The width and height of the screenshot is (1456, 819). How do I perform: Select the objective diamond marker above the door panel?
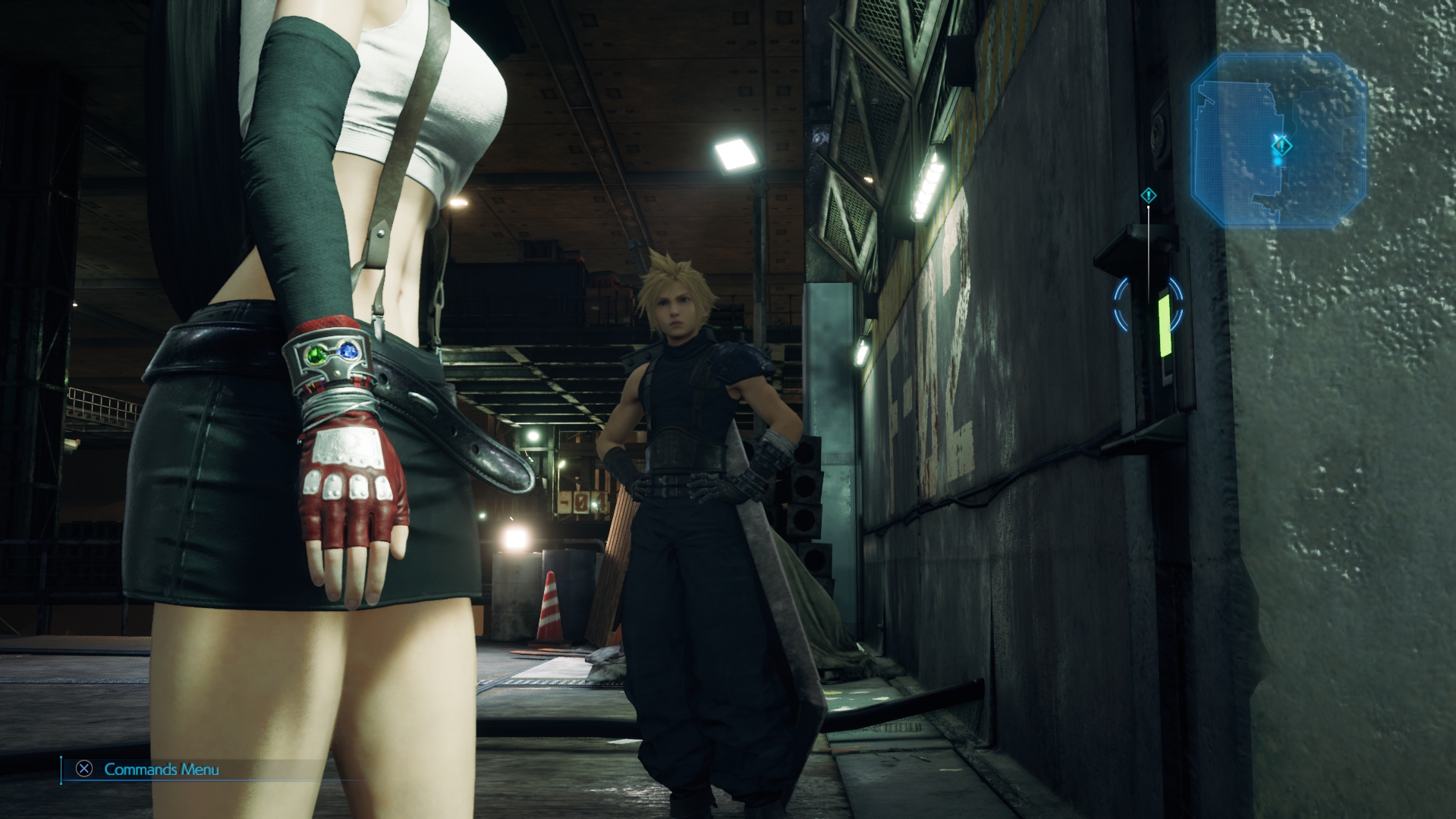point(1148,196)
